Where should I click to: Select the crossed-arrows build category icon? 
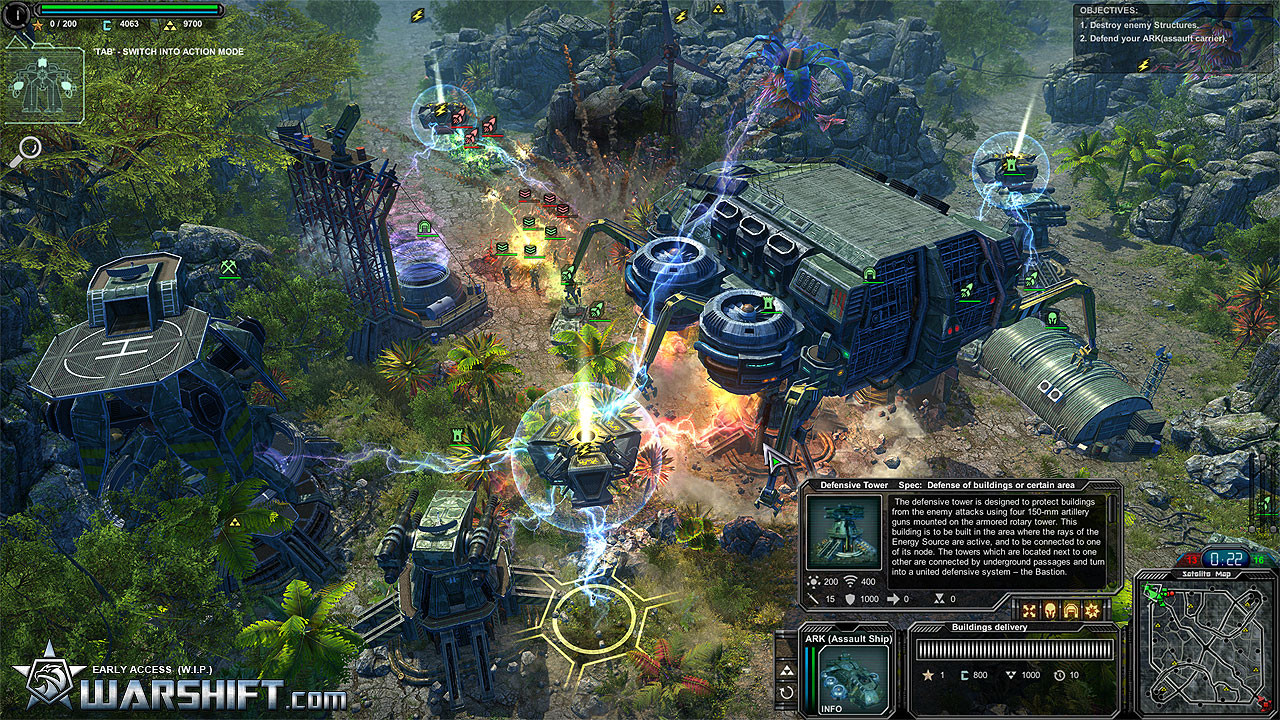pyautogui.click(x=1028, y=610)
